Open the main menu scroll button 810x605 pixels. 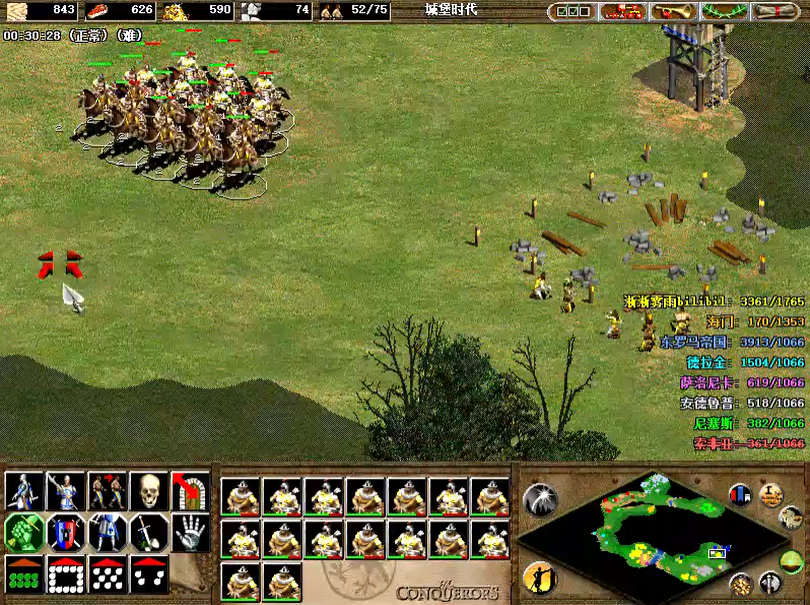pyautogui.click(x=776, y=11)
